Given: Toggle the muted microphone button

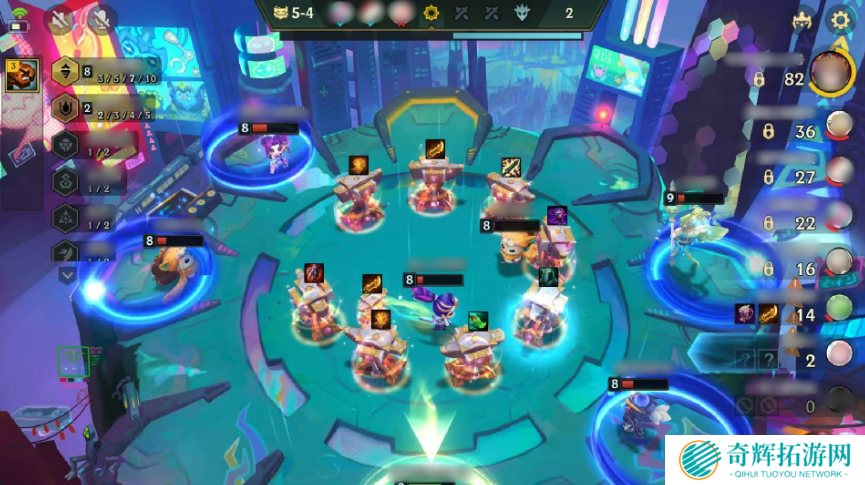Looking at the screenshot, I should [101, 18].
